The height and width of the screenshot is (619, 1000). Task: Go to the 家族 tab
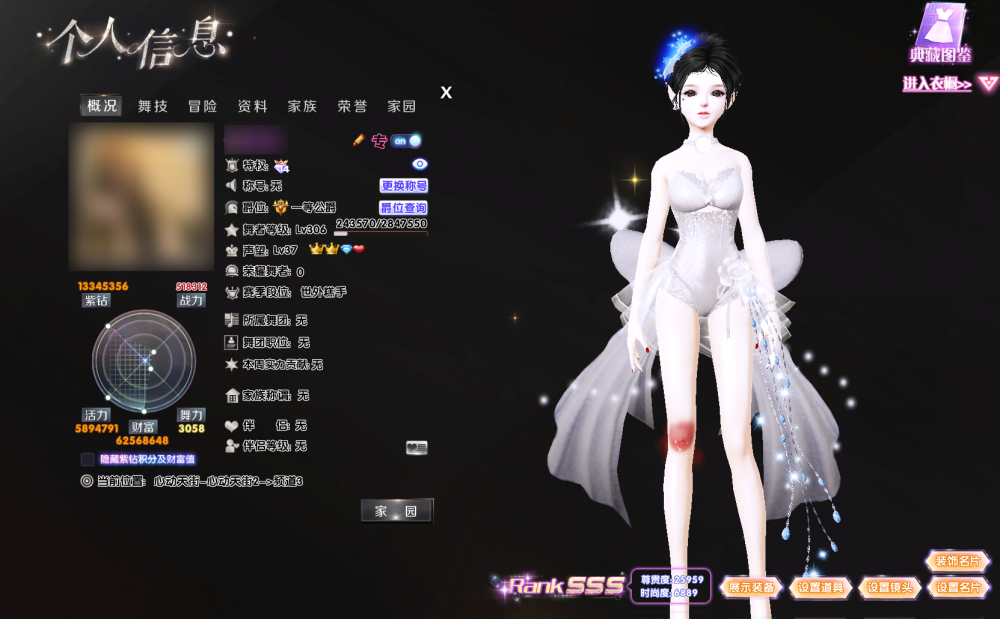[x=302, y=106]
